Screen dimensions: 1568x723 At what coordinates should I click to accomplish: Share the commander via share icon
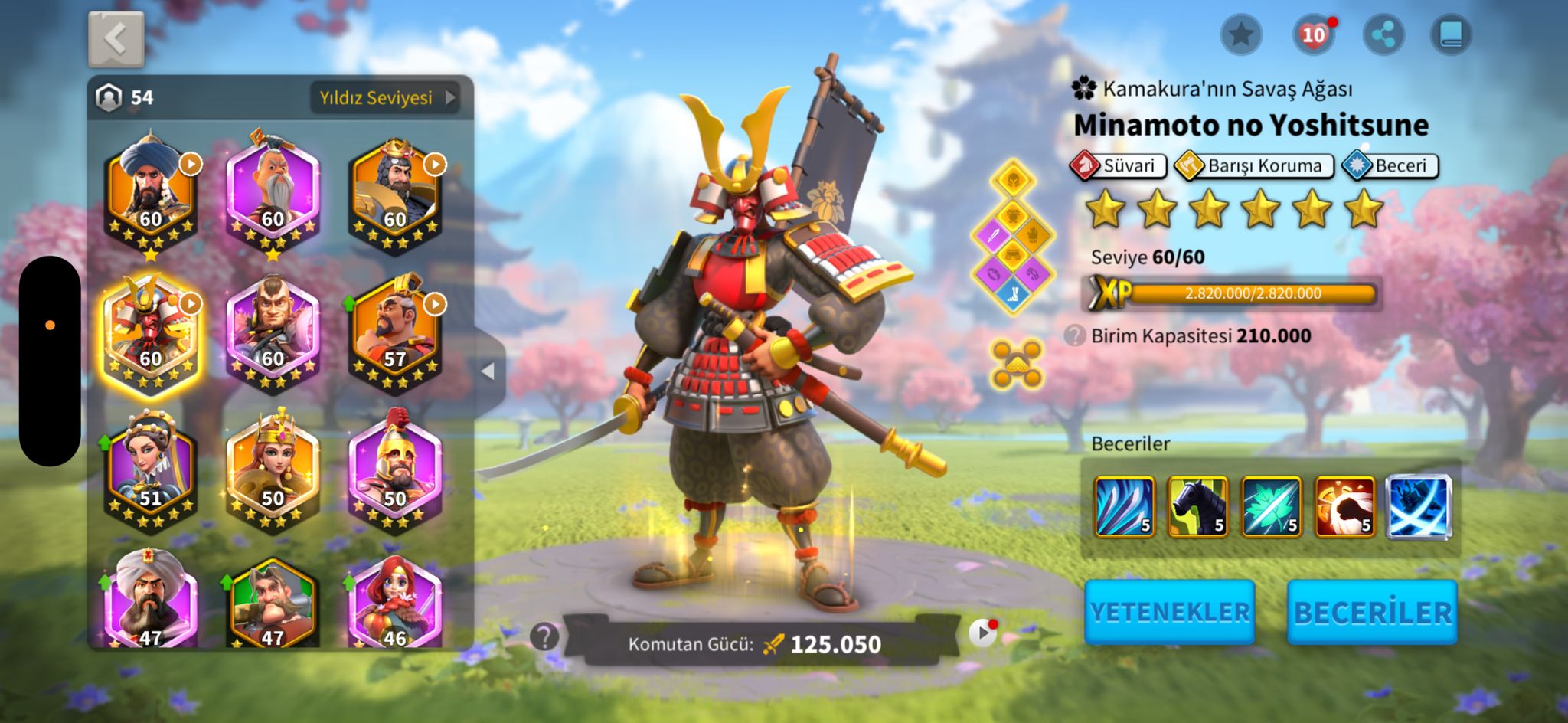tap(1383, 34)
